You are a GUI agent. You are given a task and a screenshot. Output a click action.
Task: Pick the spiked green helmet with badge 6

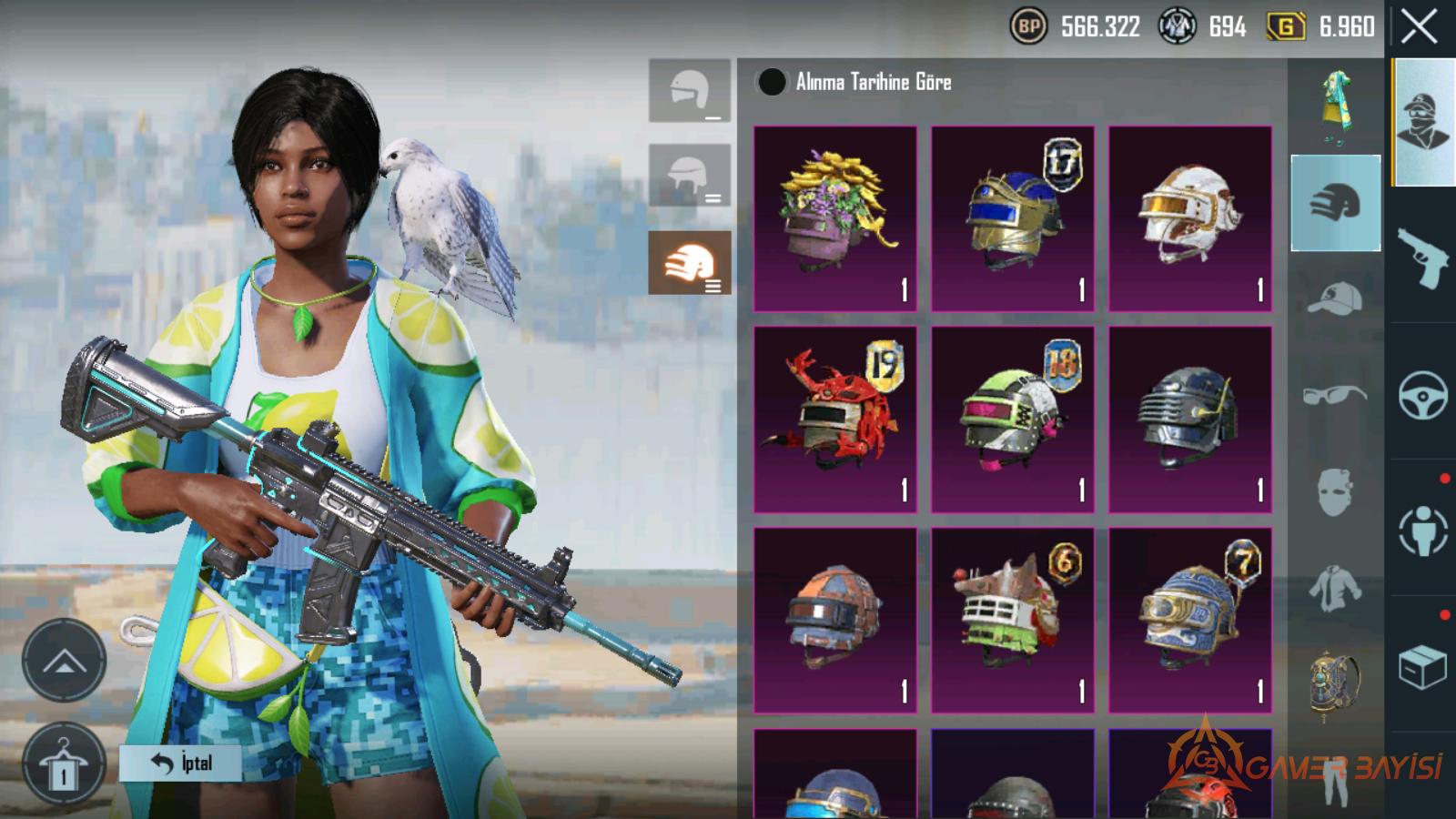tap(1012, 620)
